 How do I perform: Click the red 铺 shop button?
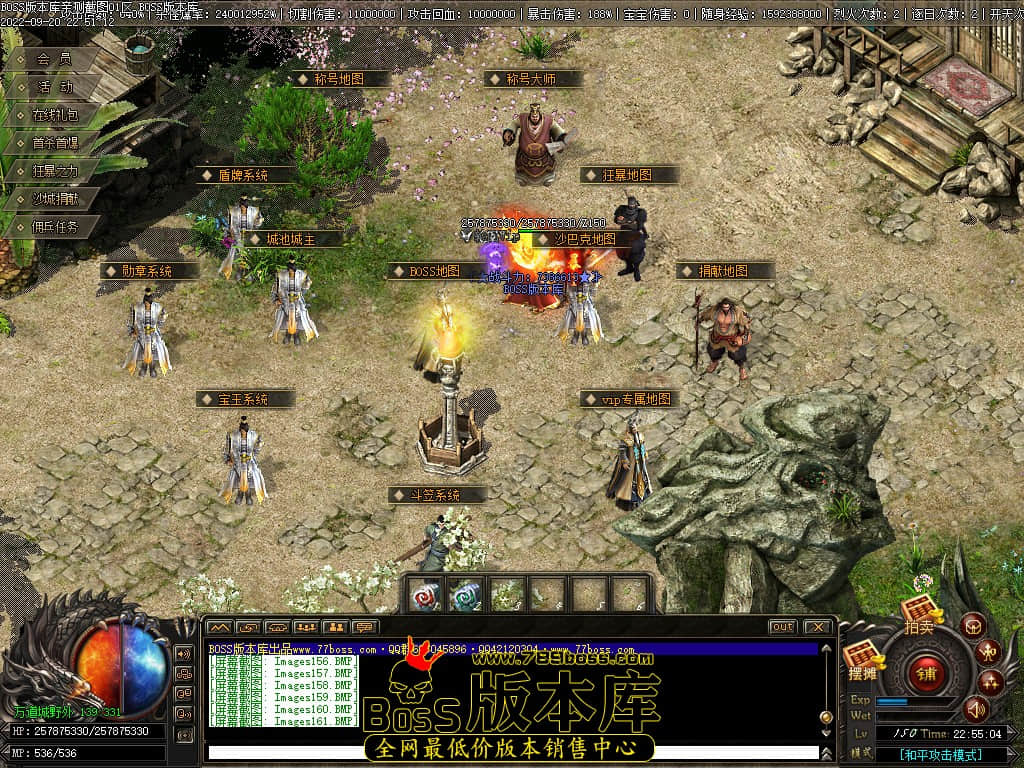pyautogui.click(x=927, y=673)
